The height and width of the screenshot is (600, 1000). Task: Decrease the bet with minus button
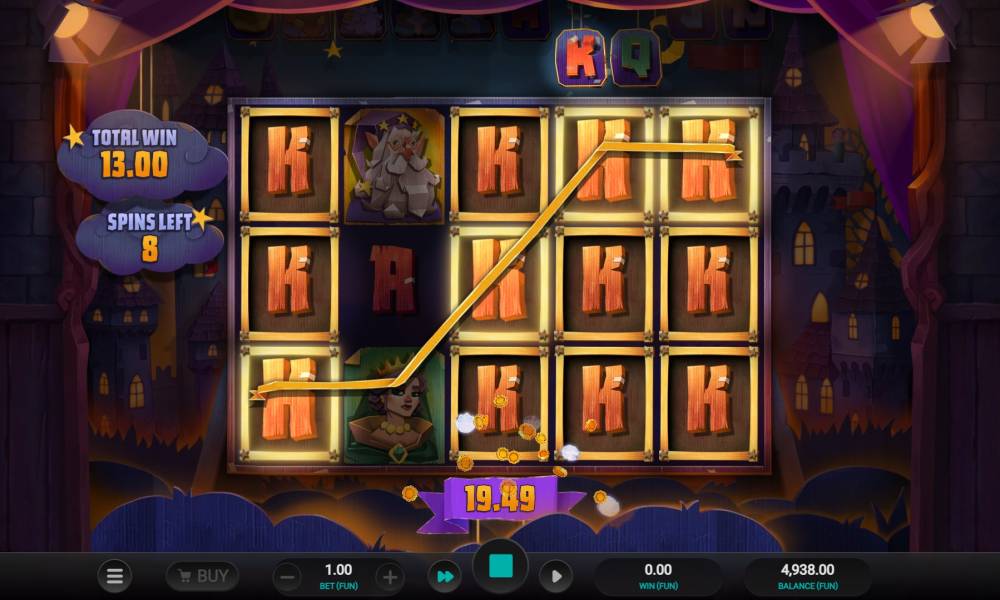coord(287,577)
